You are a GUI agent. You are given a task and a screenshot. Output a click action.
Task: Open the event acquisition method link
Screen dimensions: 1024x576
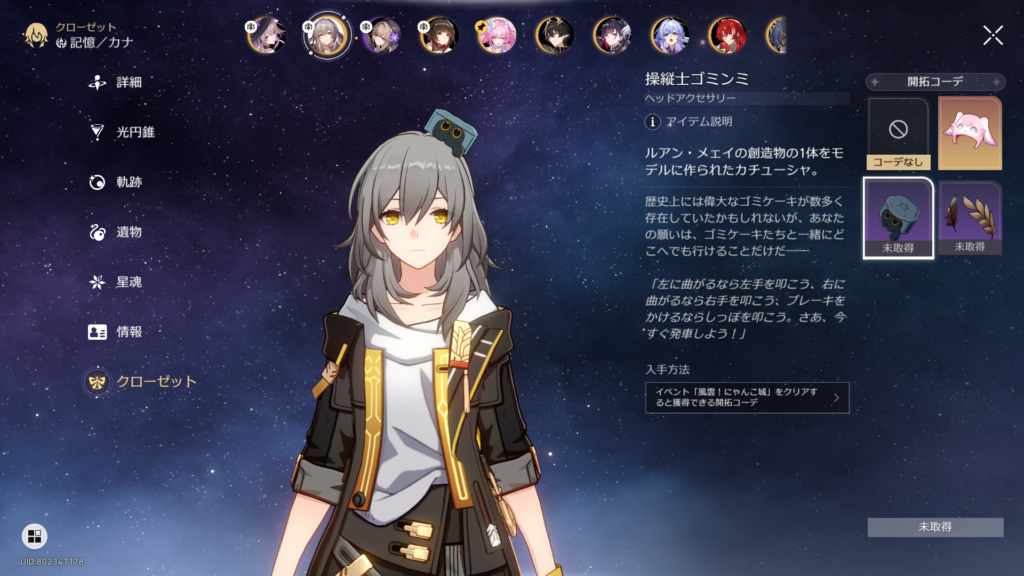click(747, 398)
